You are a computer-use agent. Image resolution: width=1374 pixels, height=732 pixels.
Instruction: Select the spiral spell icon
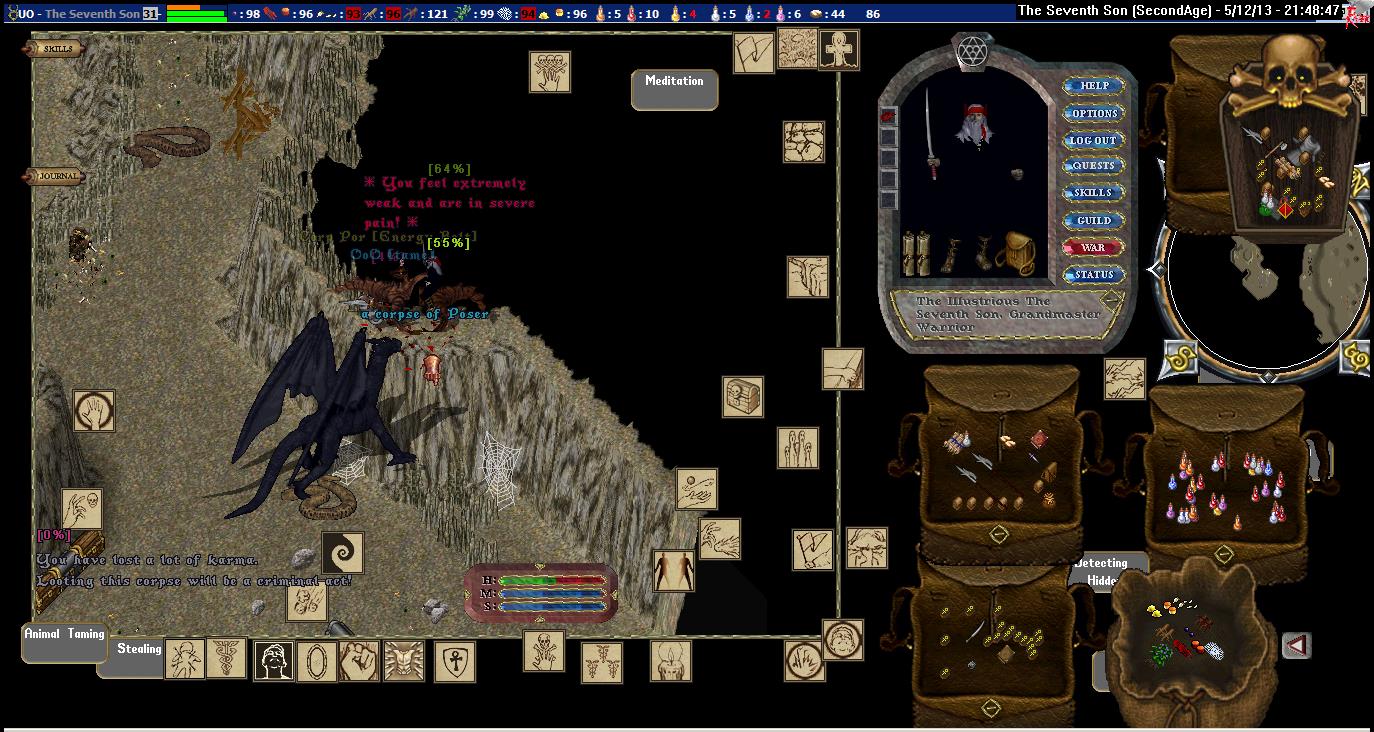(342, 553)
